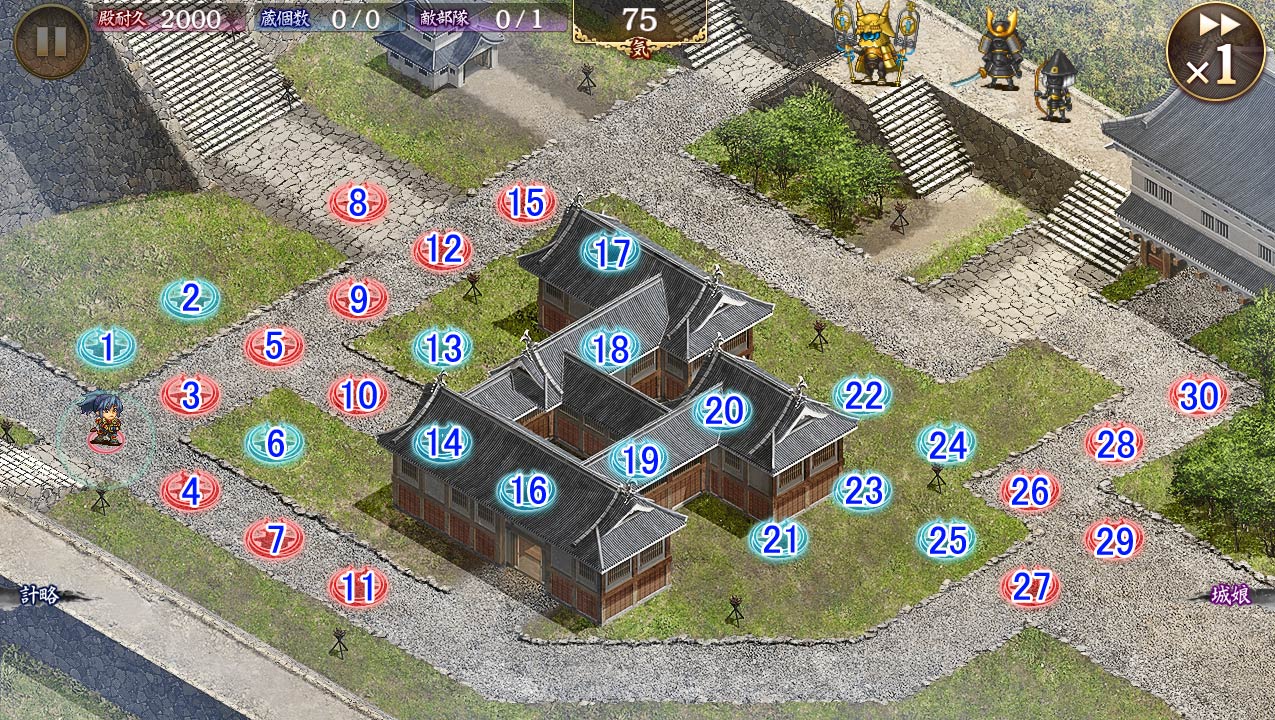The height and width of the screenshot is (720, 1275).
Task: Select red deployment tile 3
Action: [190, 395]
